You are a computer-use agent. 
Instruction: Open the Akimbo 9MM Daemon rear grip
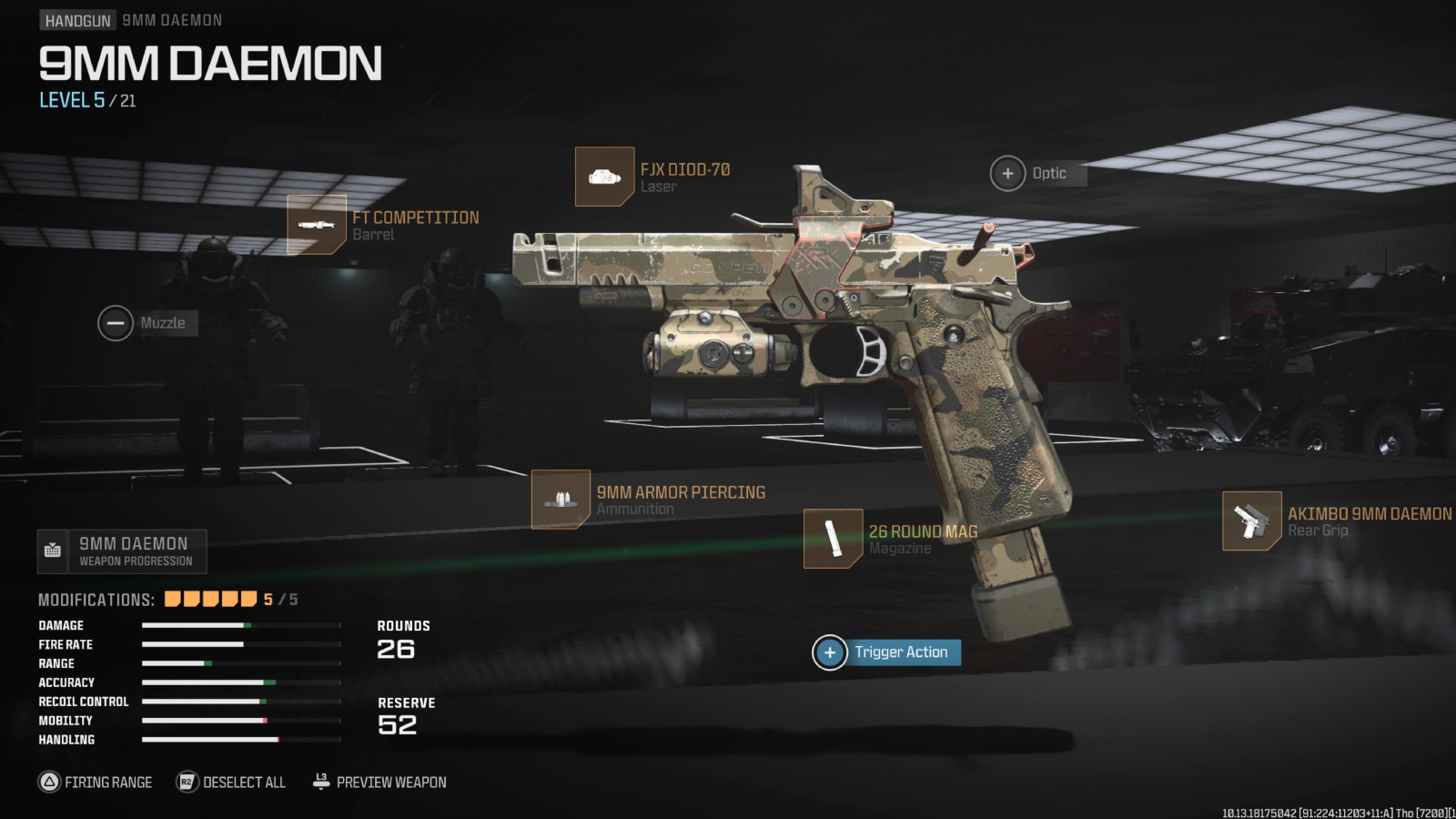point(1250,522)
